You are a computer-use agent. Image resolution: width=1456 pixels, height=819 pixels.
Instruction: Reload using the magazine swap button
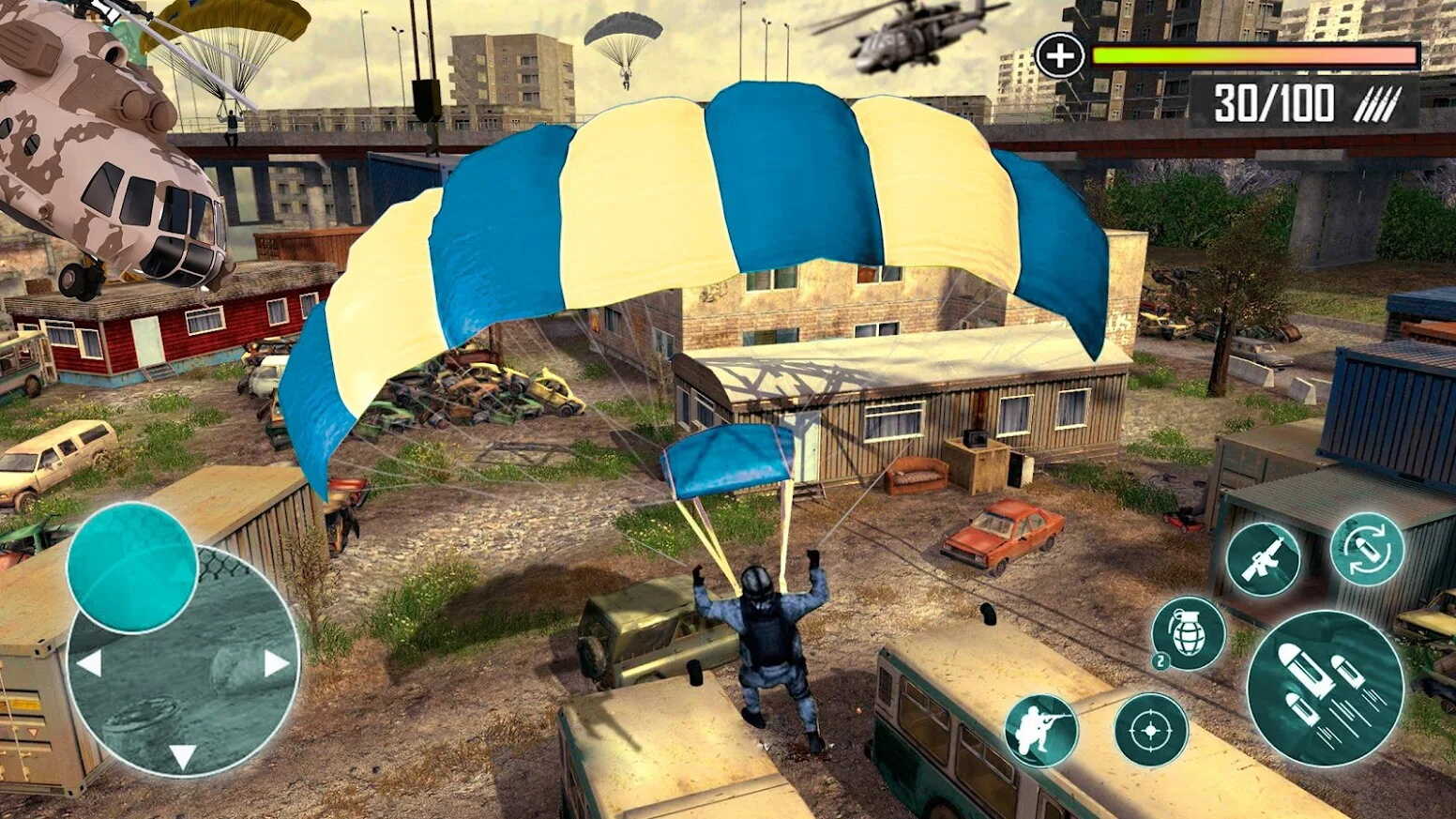tap(1367, 549)
